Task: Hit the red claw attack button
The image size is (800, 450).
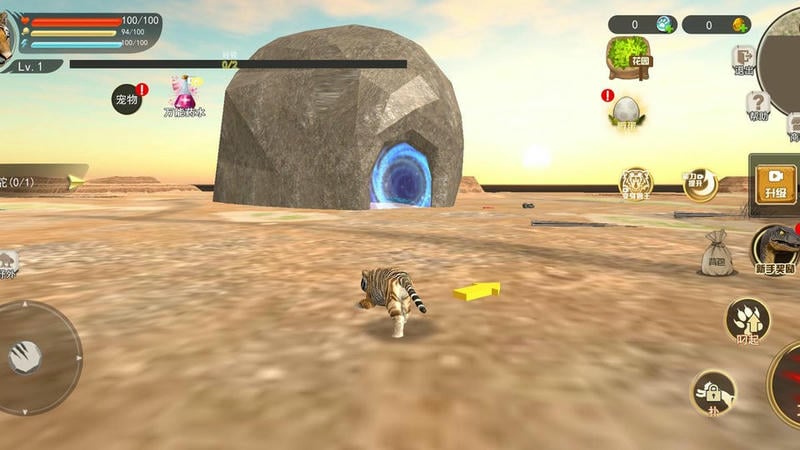Action: tap(788, 385)
